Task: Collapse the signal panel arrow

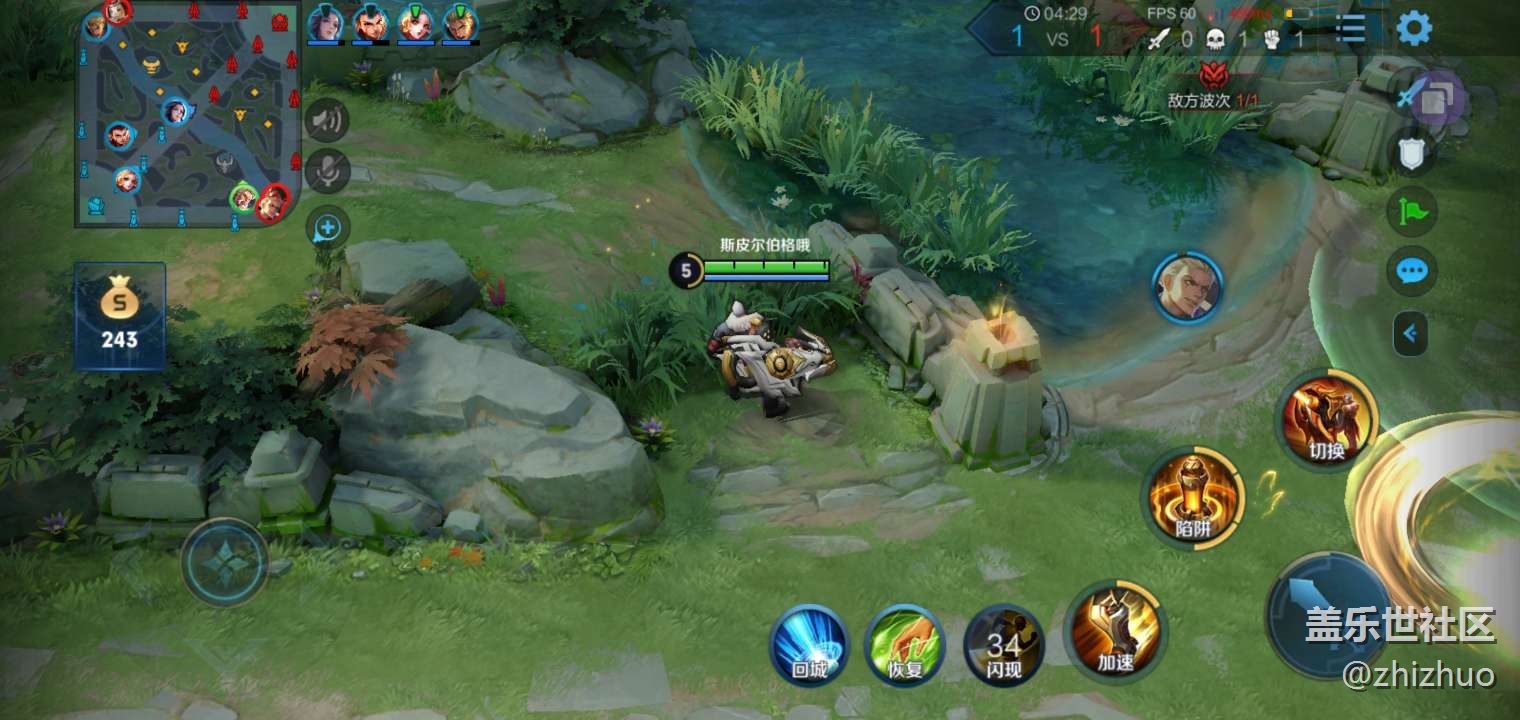Action: pos(1410,333)
